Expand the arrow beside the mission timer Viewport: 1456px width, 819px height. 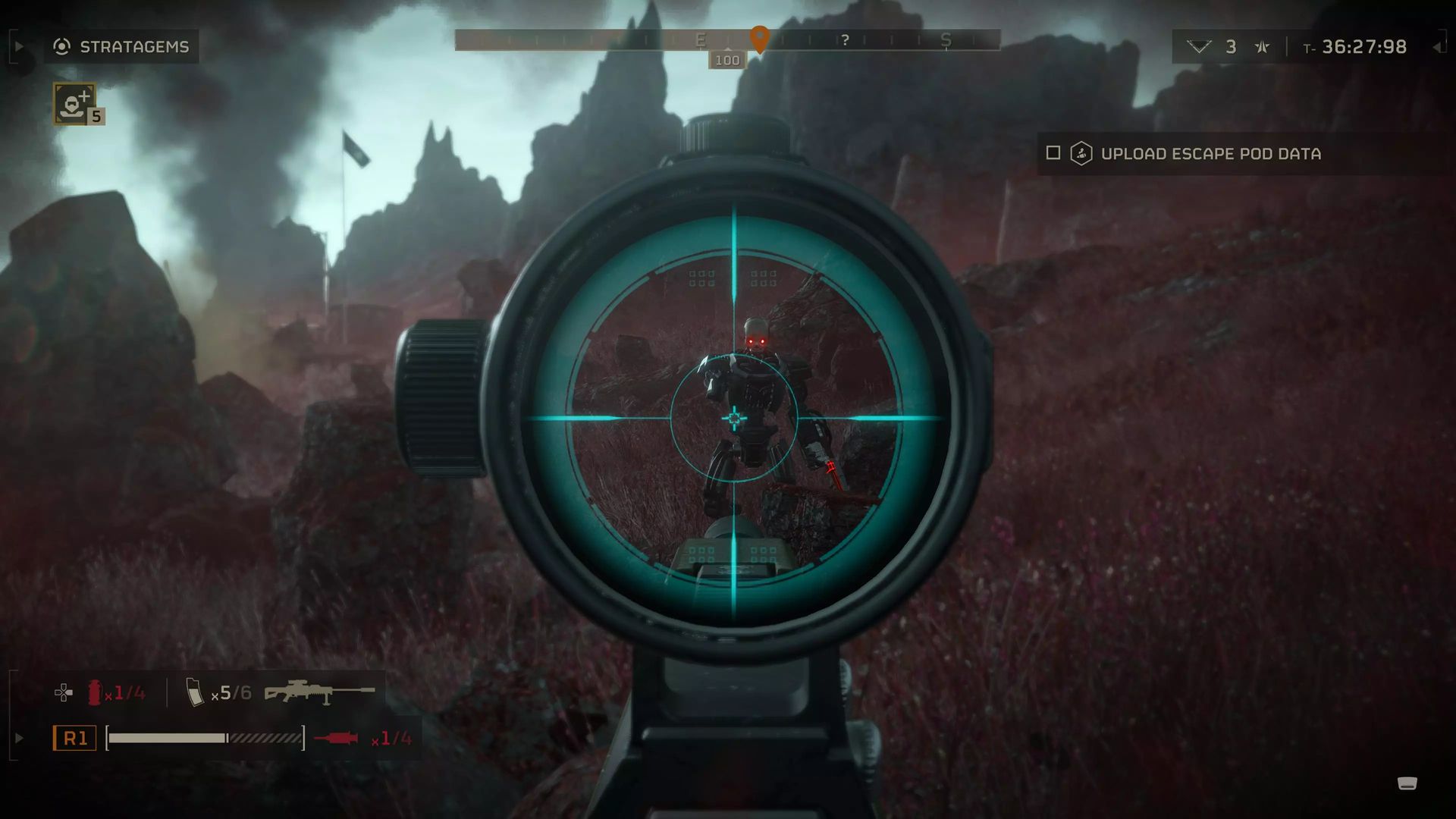click(1437, 47)
